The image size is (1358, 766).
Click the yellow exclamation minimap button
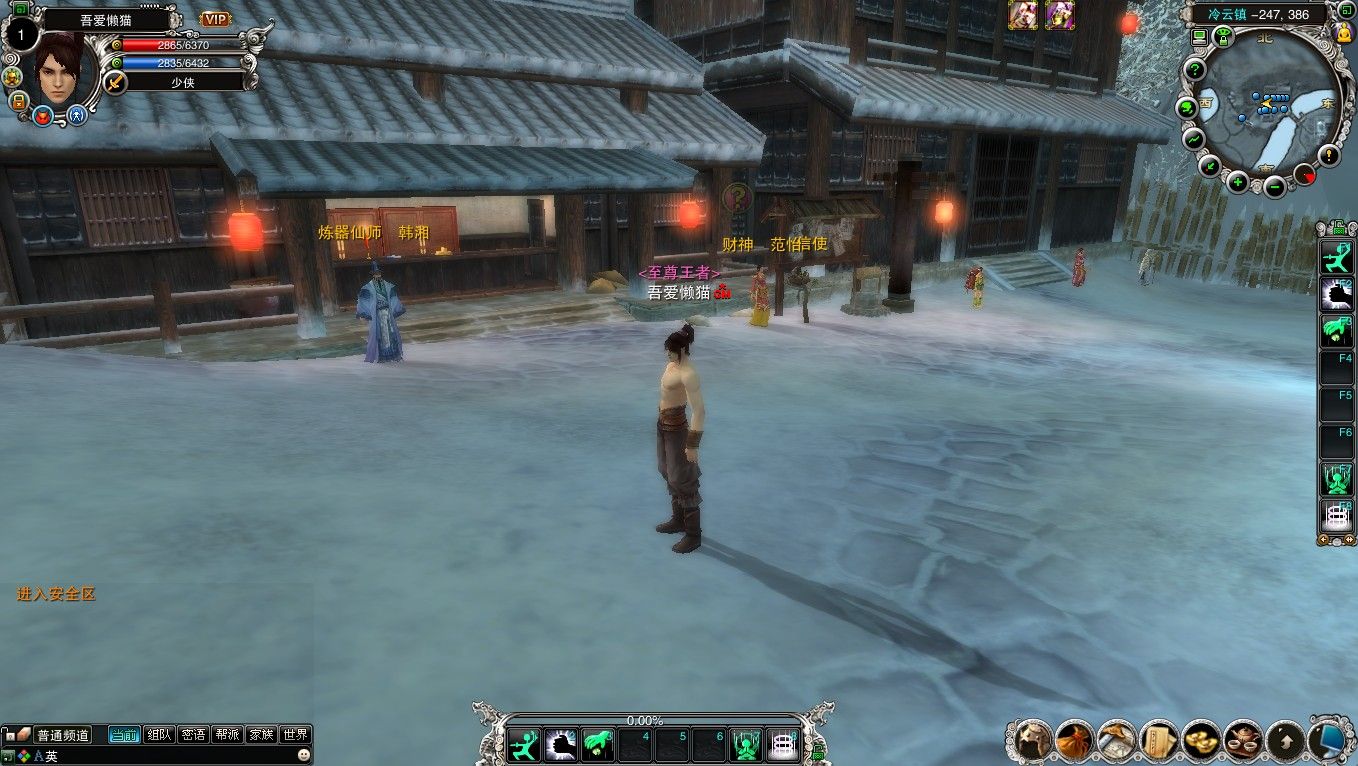tap(1328, 155)
